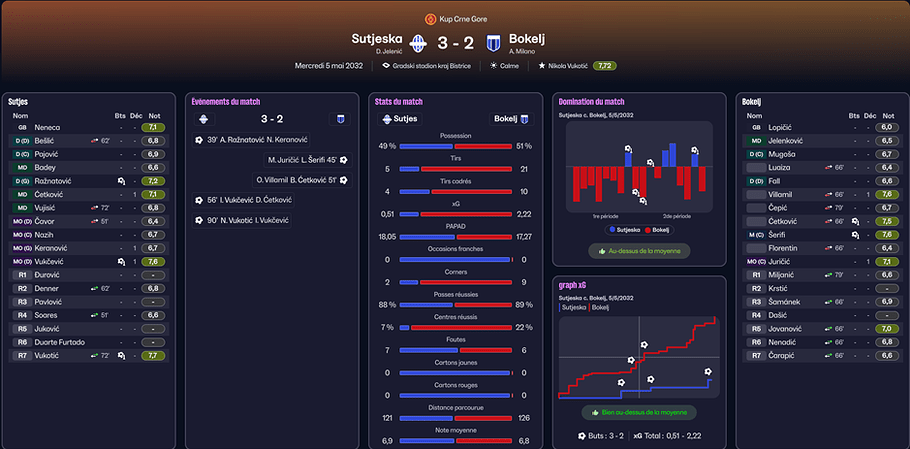Show the M. Juričić 45' goal event
The image size is (910, 449).
coord(304,160)
